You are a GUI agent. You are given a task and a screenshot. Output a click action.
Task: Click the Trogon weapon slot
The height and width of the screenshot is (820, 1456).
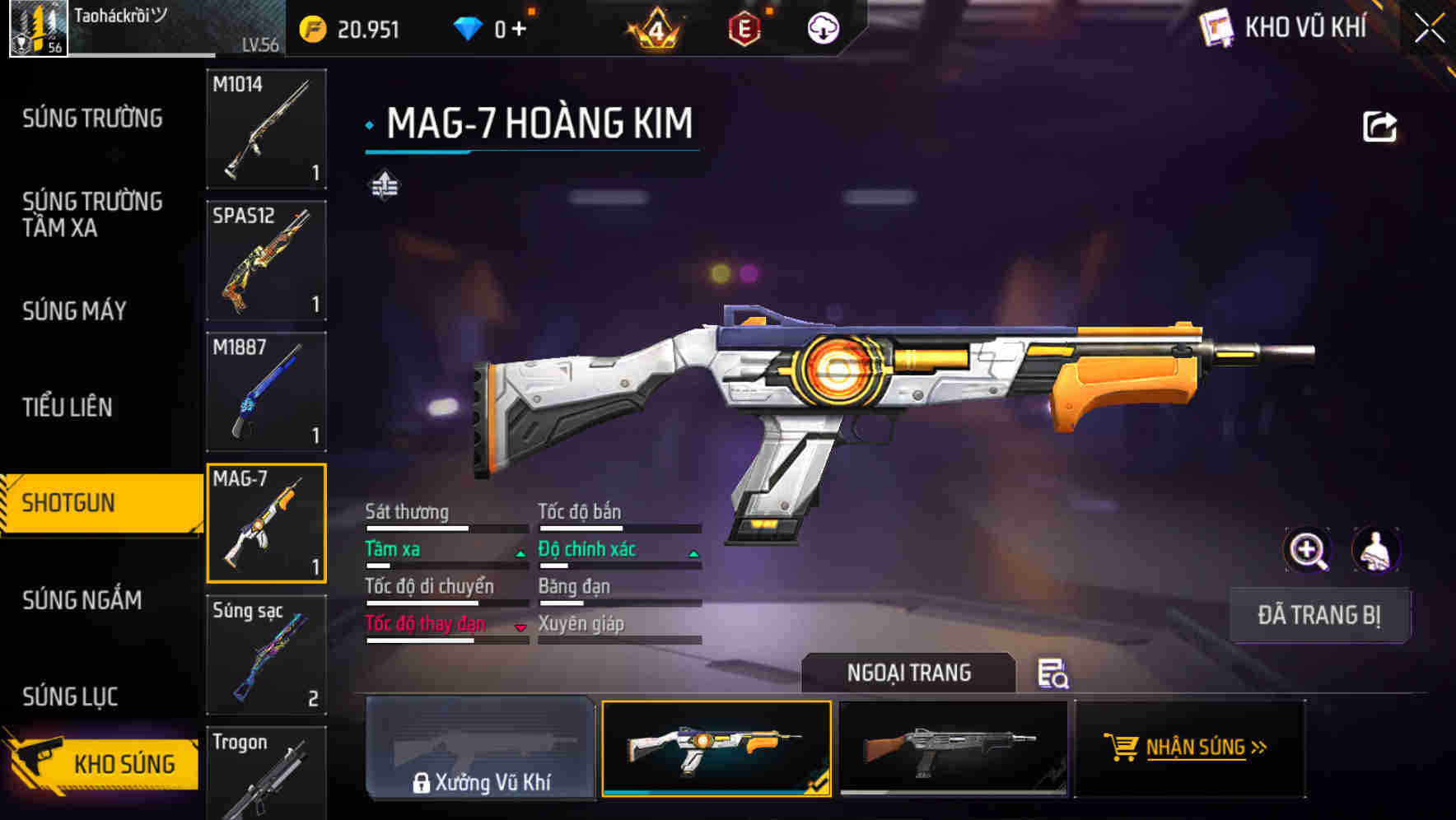[x=266, y=772]
